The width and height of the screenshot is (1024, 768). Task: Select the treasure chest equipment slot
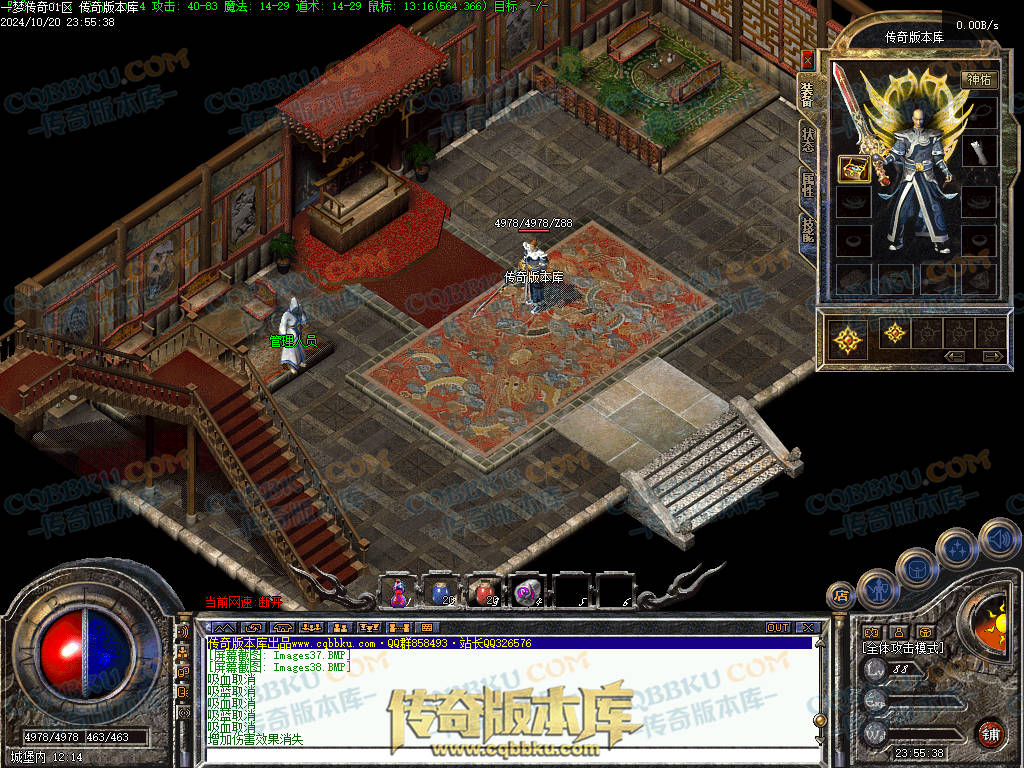click(x=853, y=168)
